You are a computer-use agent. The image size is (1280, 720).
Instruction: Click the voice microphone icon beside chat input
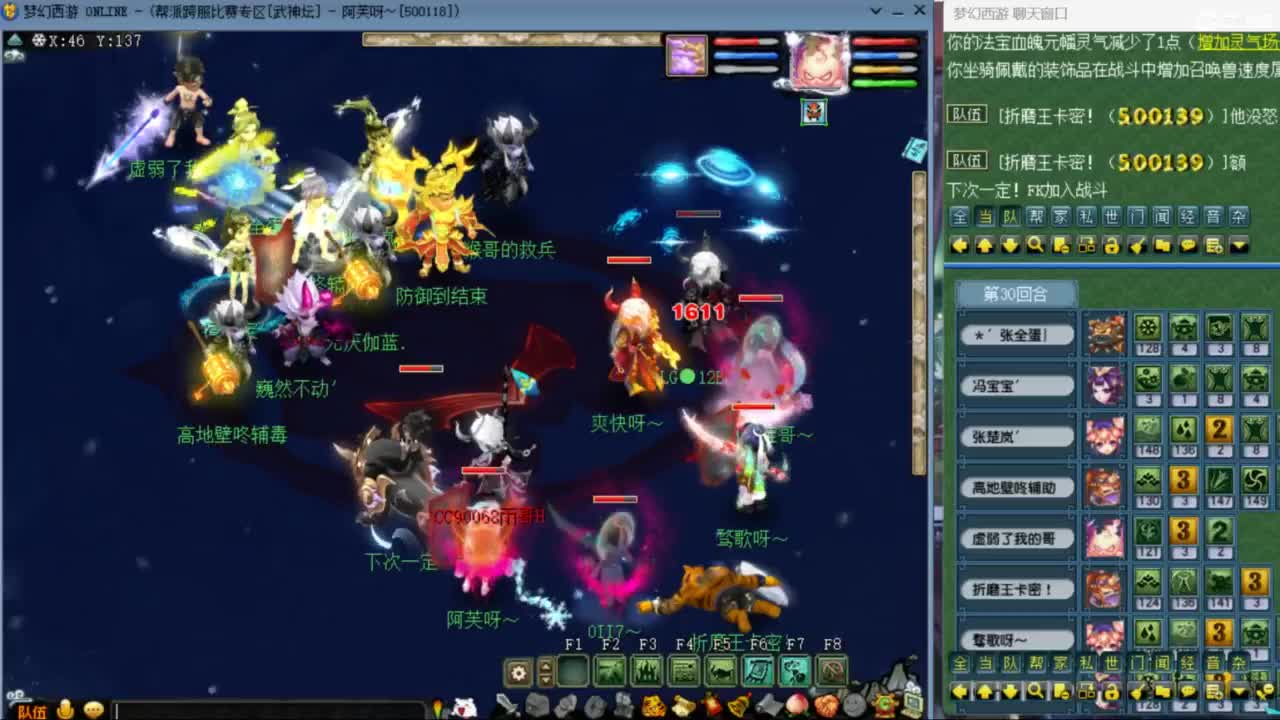click(66, 709)
